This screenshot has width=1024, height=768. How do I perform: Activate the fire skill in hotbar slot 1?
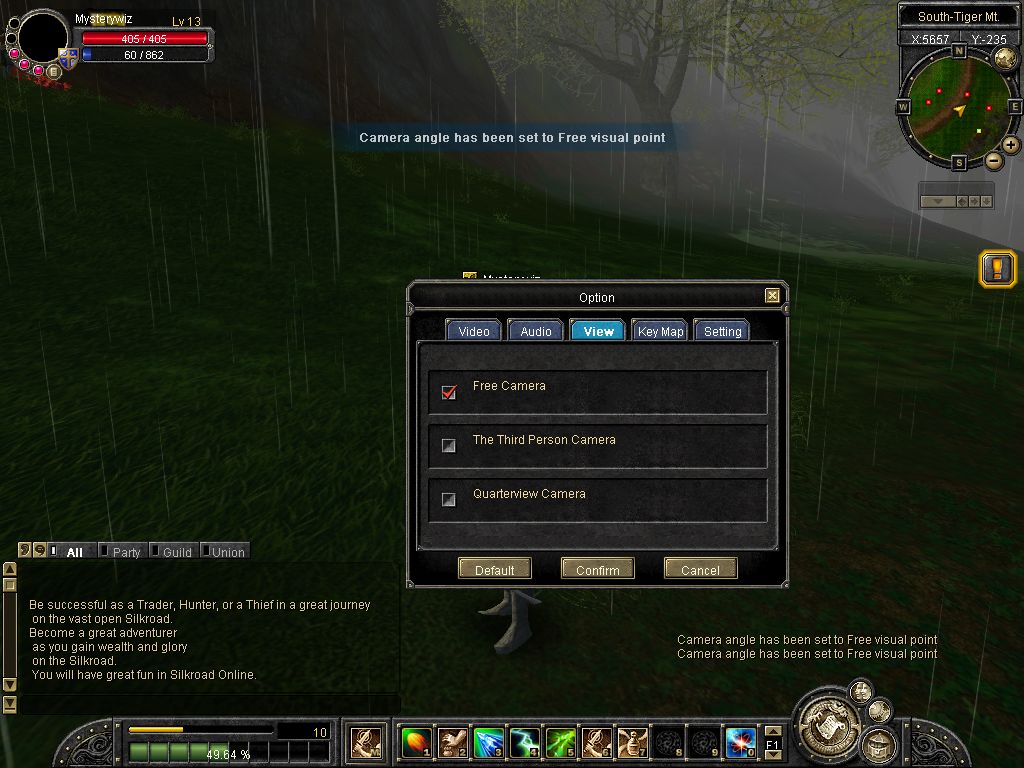[x=415, y=742]
